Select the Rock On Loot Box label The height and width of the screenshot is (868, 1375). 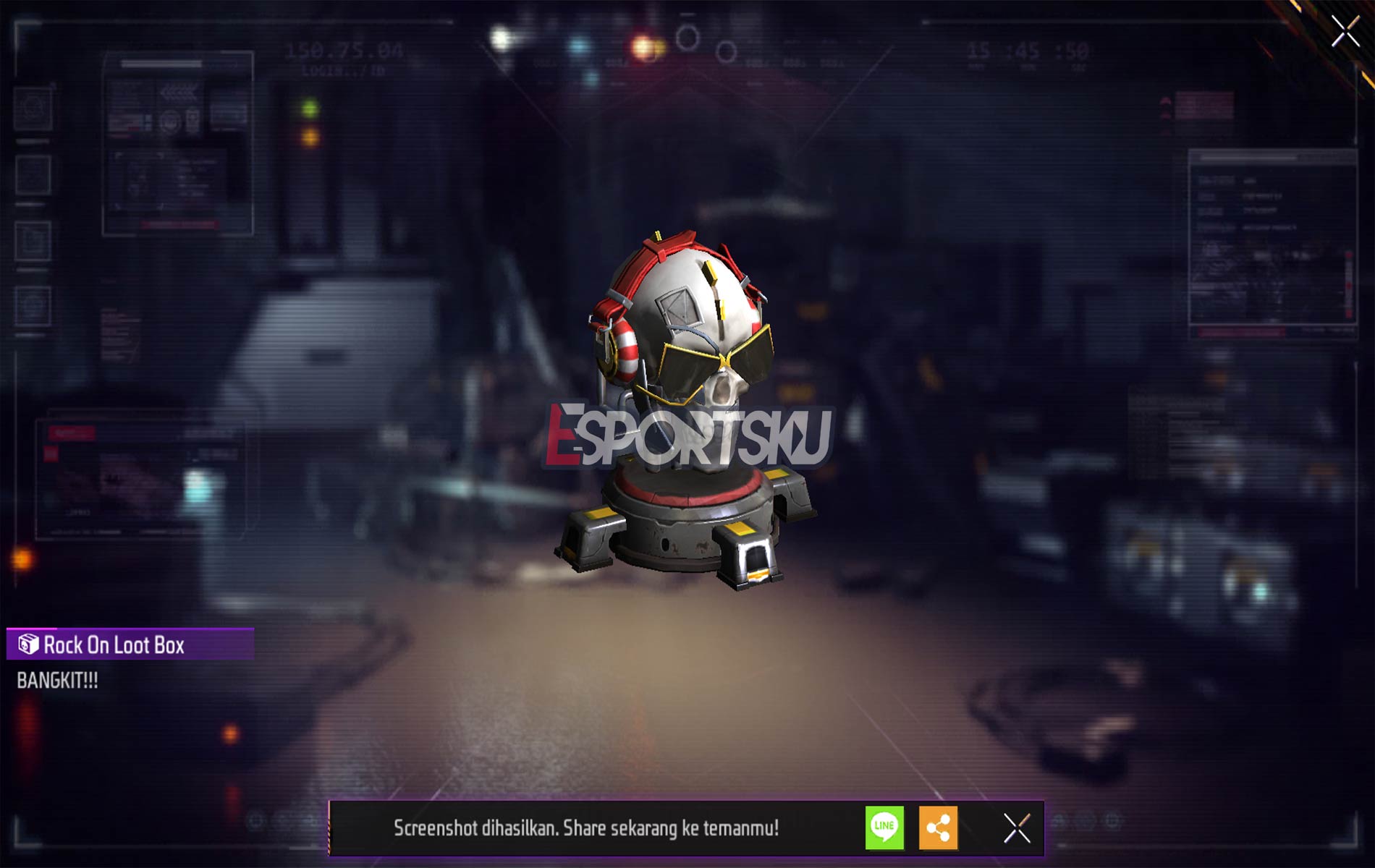(x=116, y=644)
